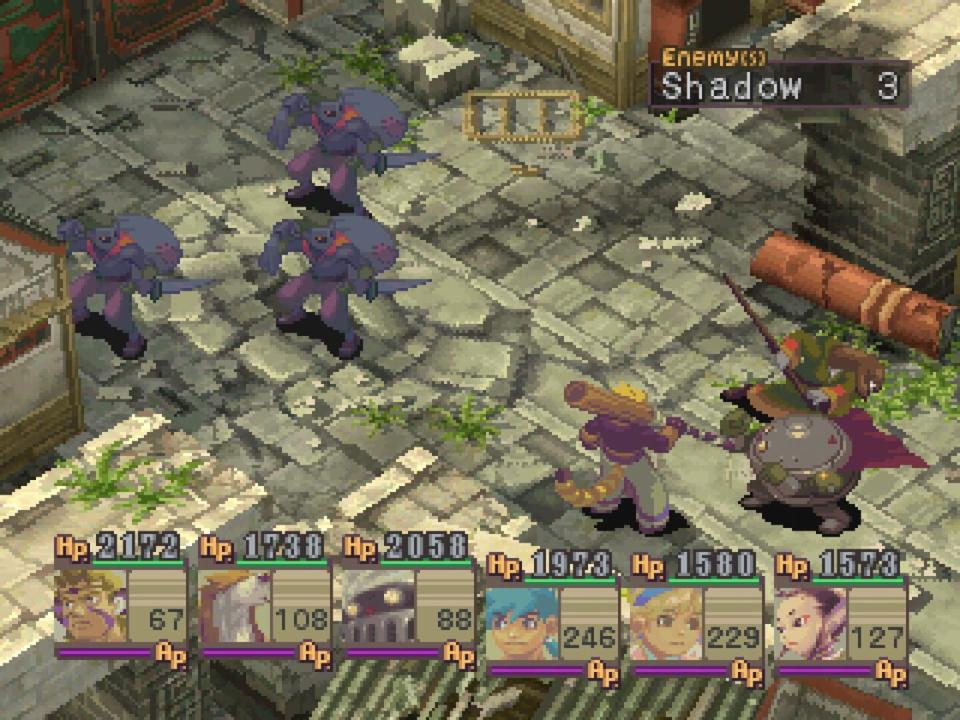Choose blonde Nina's portrait
This screenshot has width=960, height=720.
tap(665, 625)
